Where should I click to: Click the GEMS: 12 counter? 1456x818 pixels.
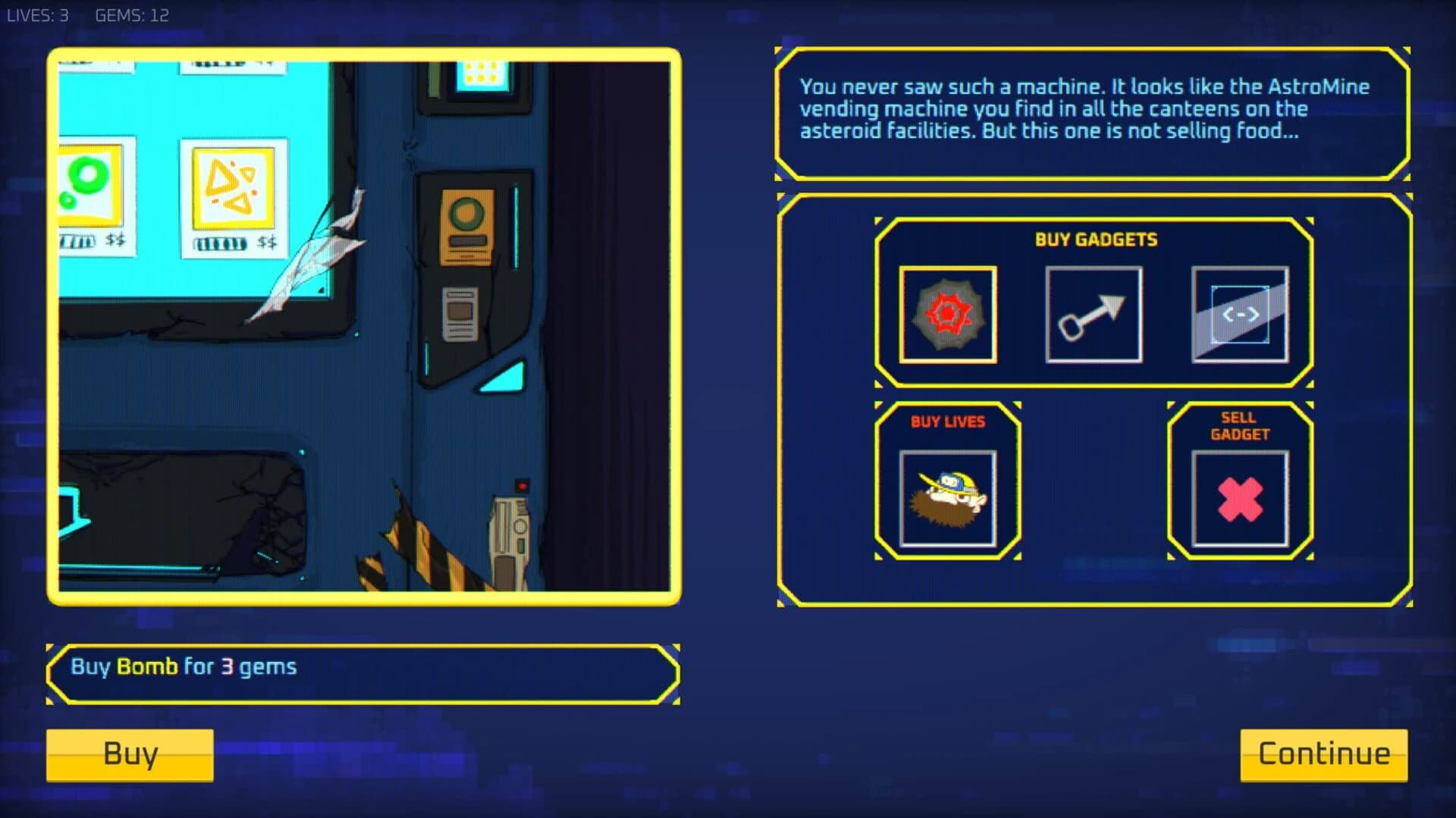click(x=131, y=14)
